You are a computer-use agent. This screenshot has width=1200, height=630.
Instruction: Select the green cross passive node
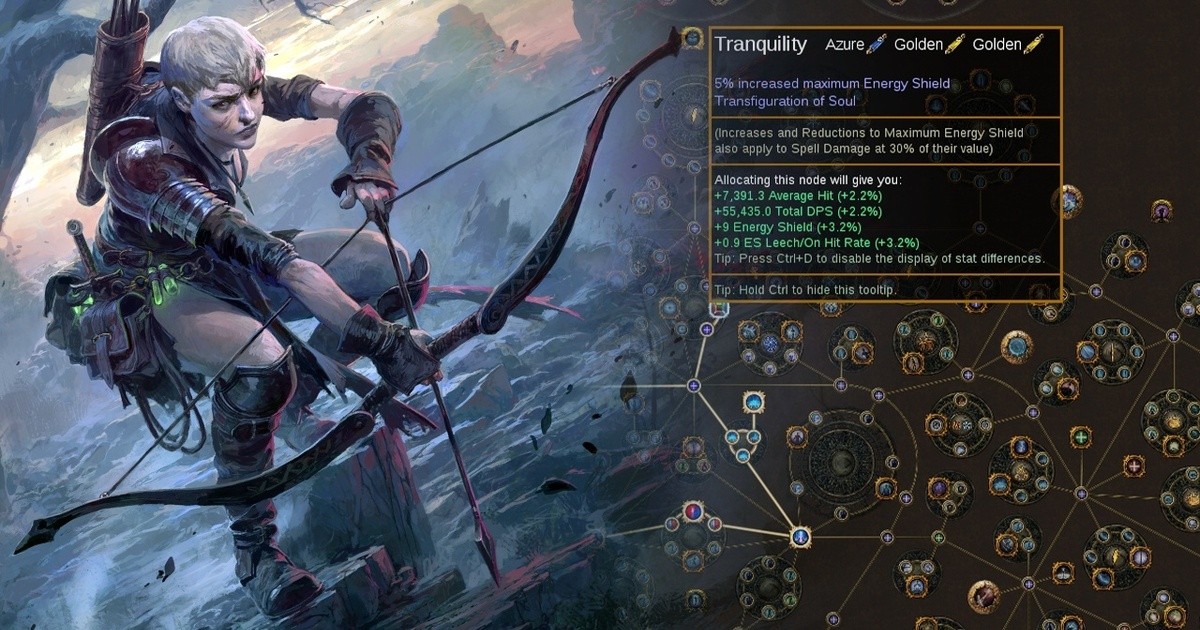(1080, 437)
